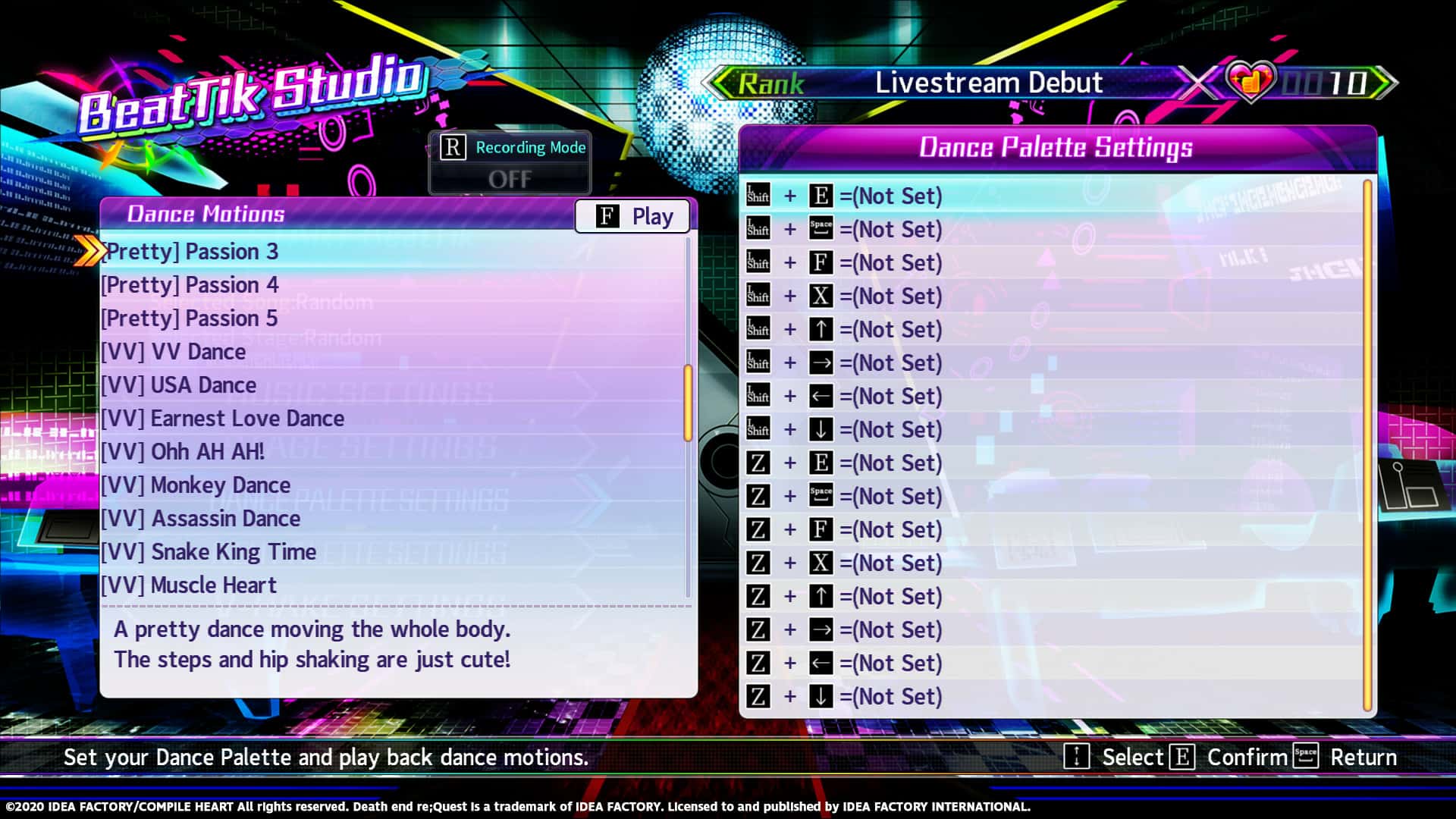Click the E key Confirm icon in the bottom bar
1456x819 pixels.
tap(1182, 756)
